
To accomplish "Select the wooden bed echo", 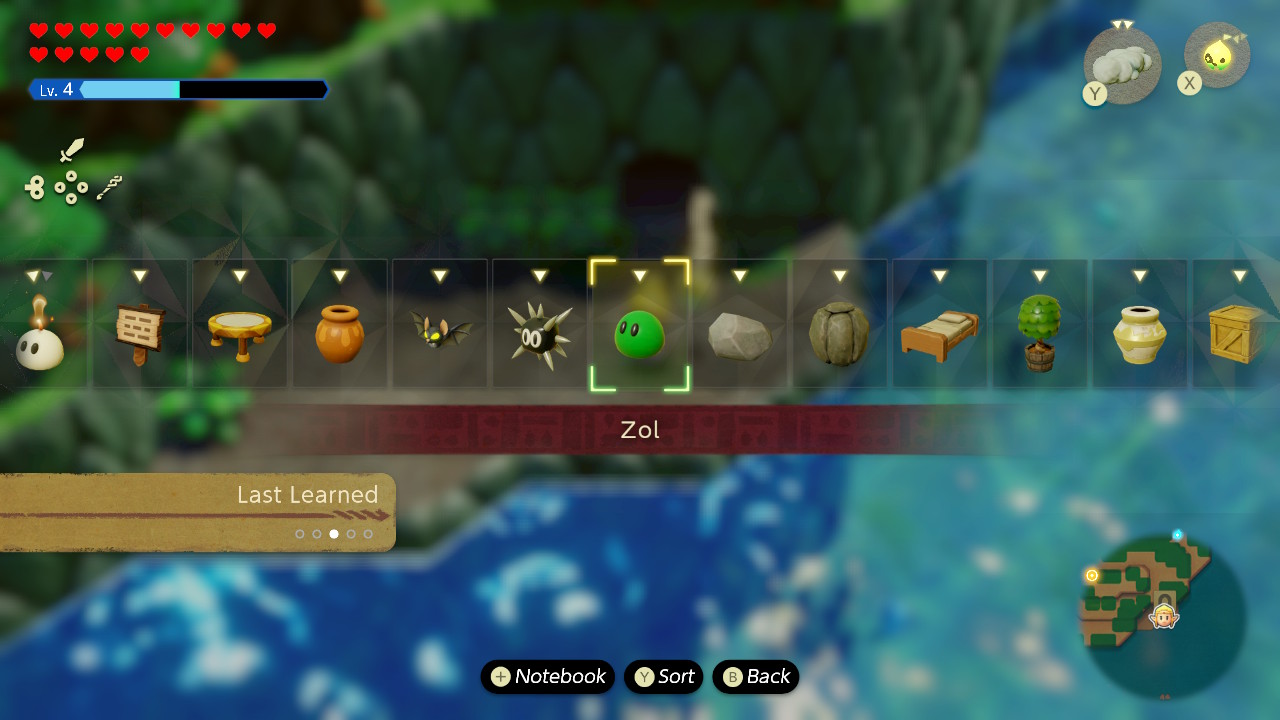I will [x=940, y=337].
